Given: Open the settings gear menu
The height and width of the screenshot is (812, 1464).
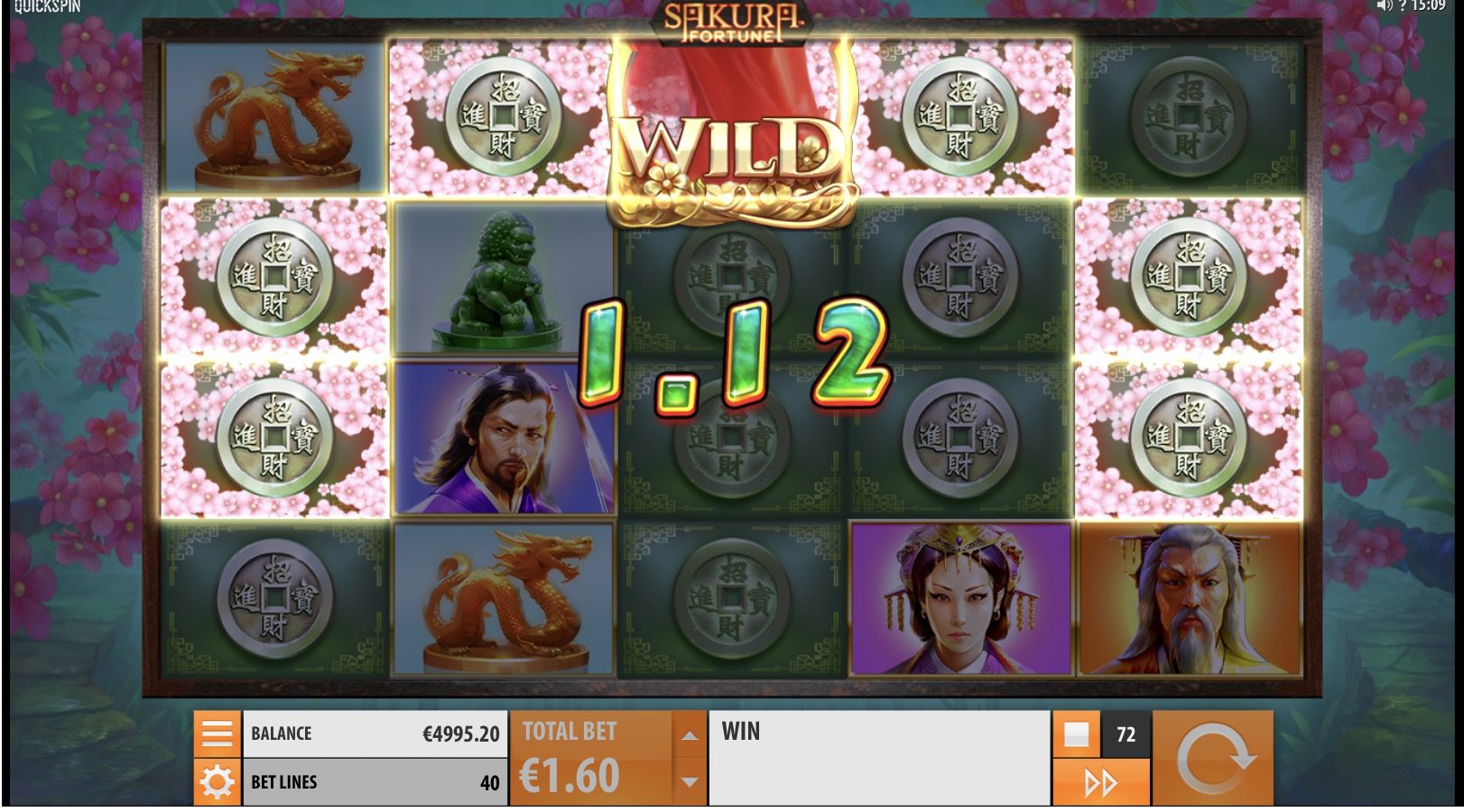Looking at the screenshot, I should click(x=217, y=781).
